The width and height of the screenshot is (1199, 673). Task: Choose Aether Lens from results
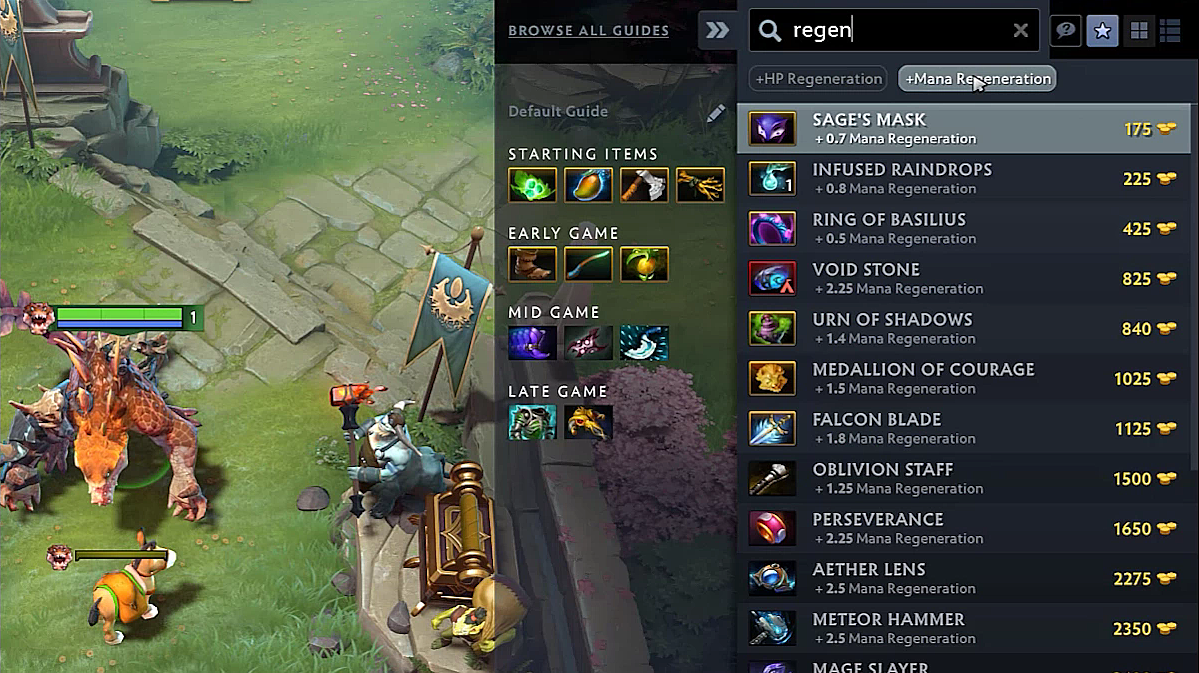(x=963, y=579)
